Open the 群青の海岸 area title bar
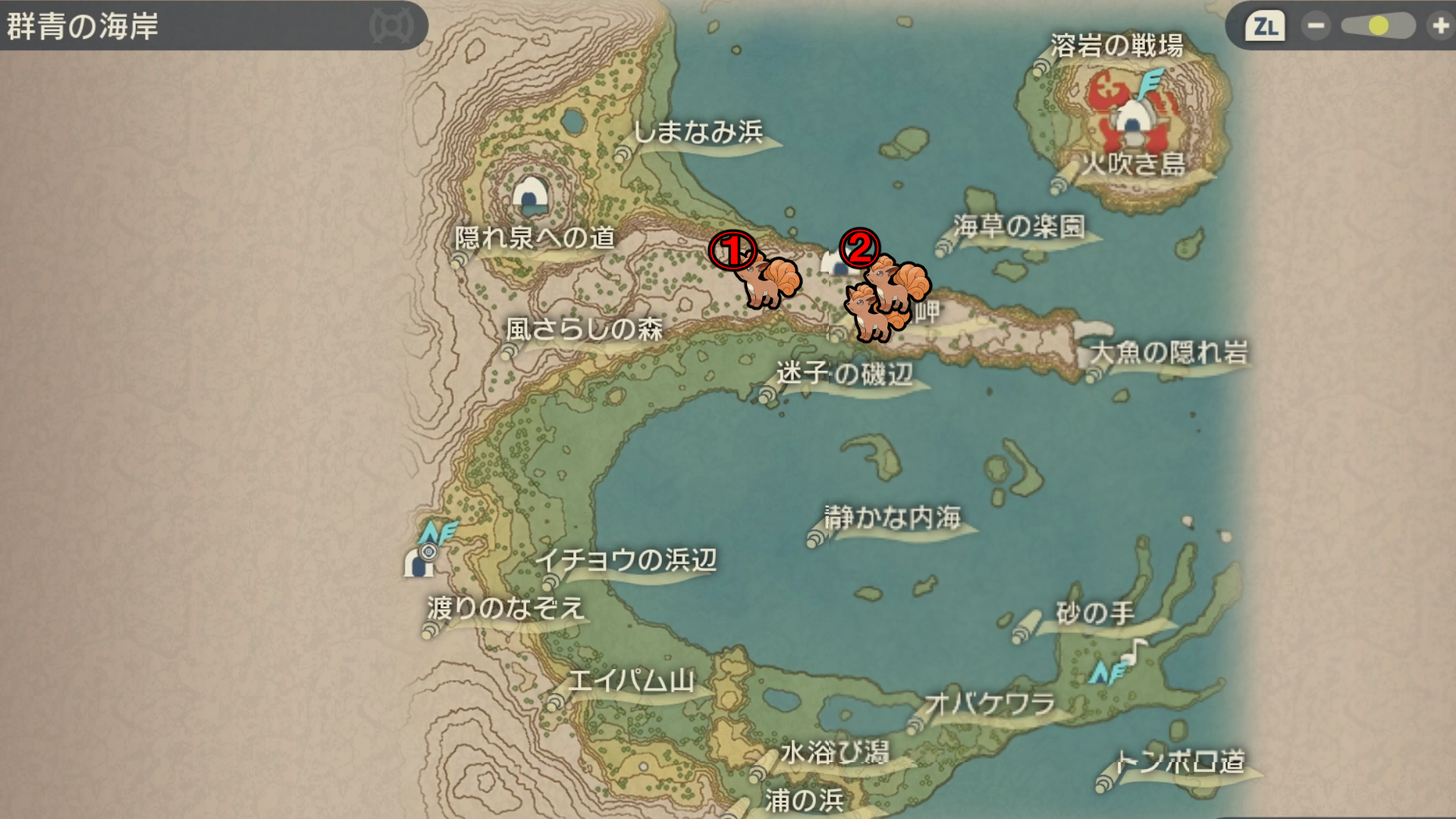Image resolution: width=1456 pixels, height=819 pixels. (x=212, y=27)
